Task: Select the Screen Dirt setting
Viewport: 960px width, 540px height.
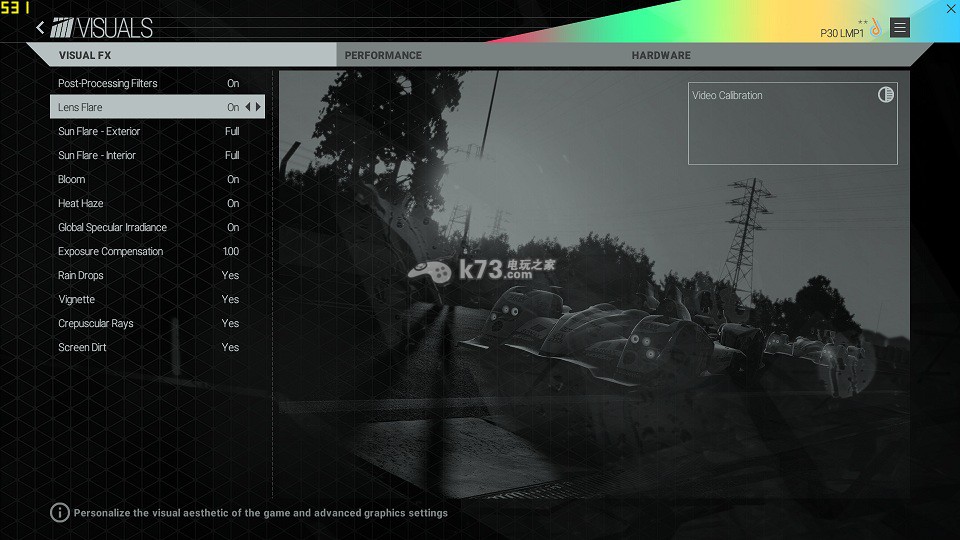Action: [150, 347]
